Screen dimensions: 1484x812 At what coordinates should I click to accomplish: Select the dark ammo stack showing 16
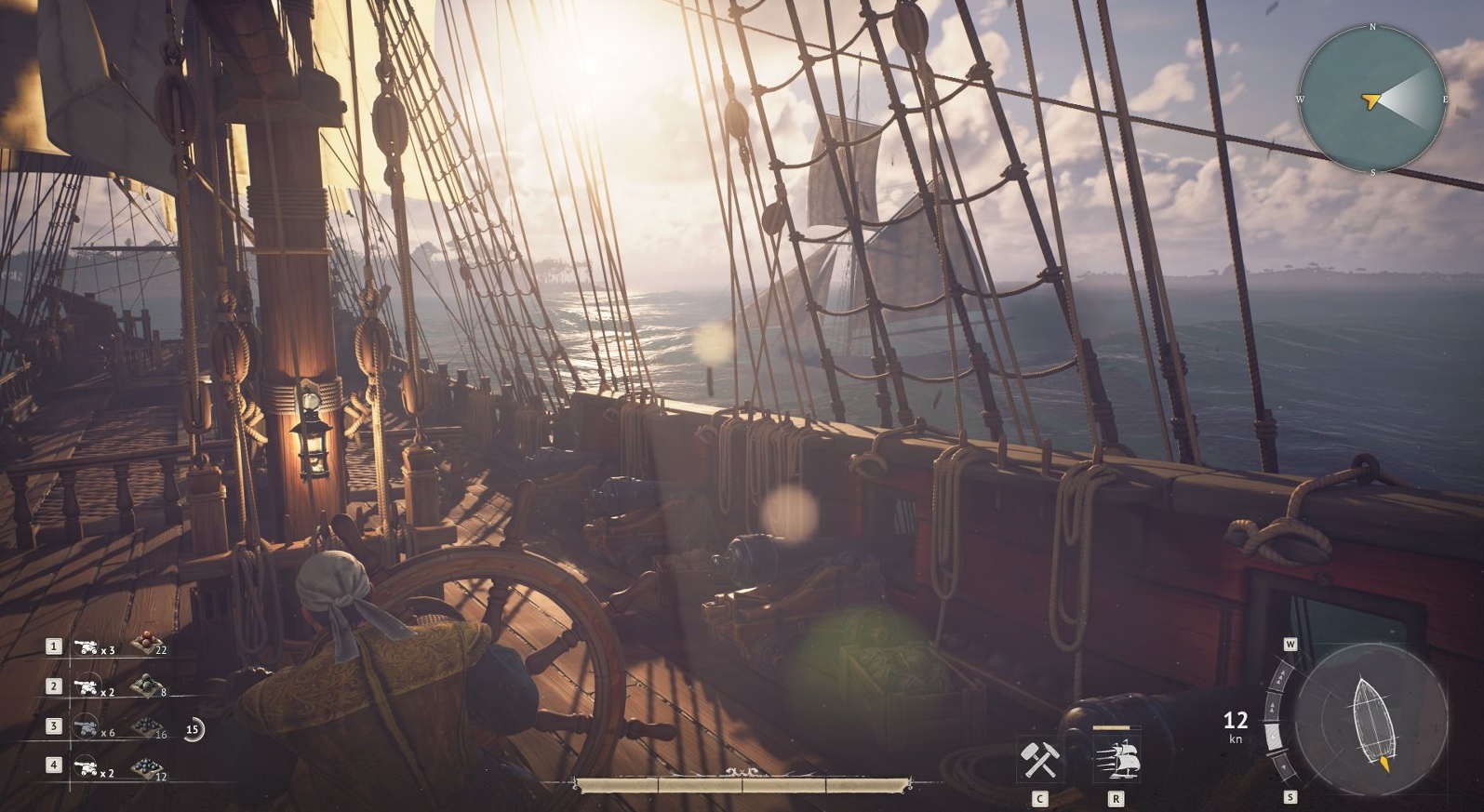pyautogui.click(x=144, y=727)
